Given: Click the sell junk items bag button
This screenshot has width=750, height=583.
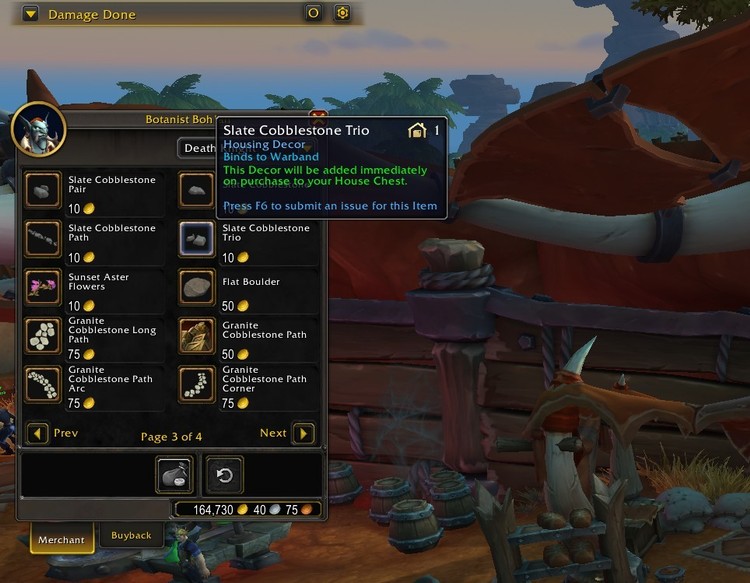Looking at the screenshot, I should click(x=175, y=475).
